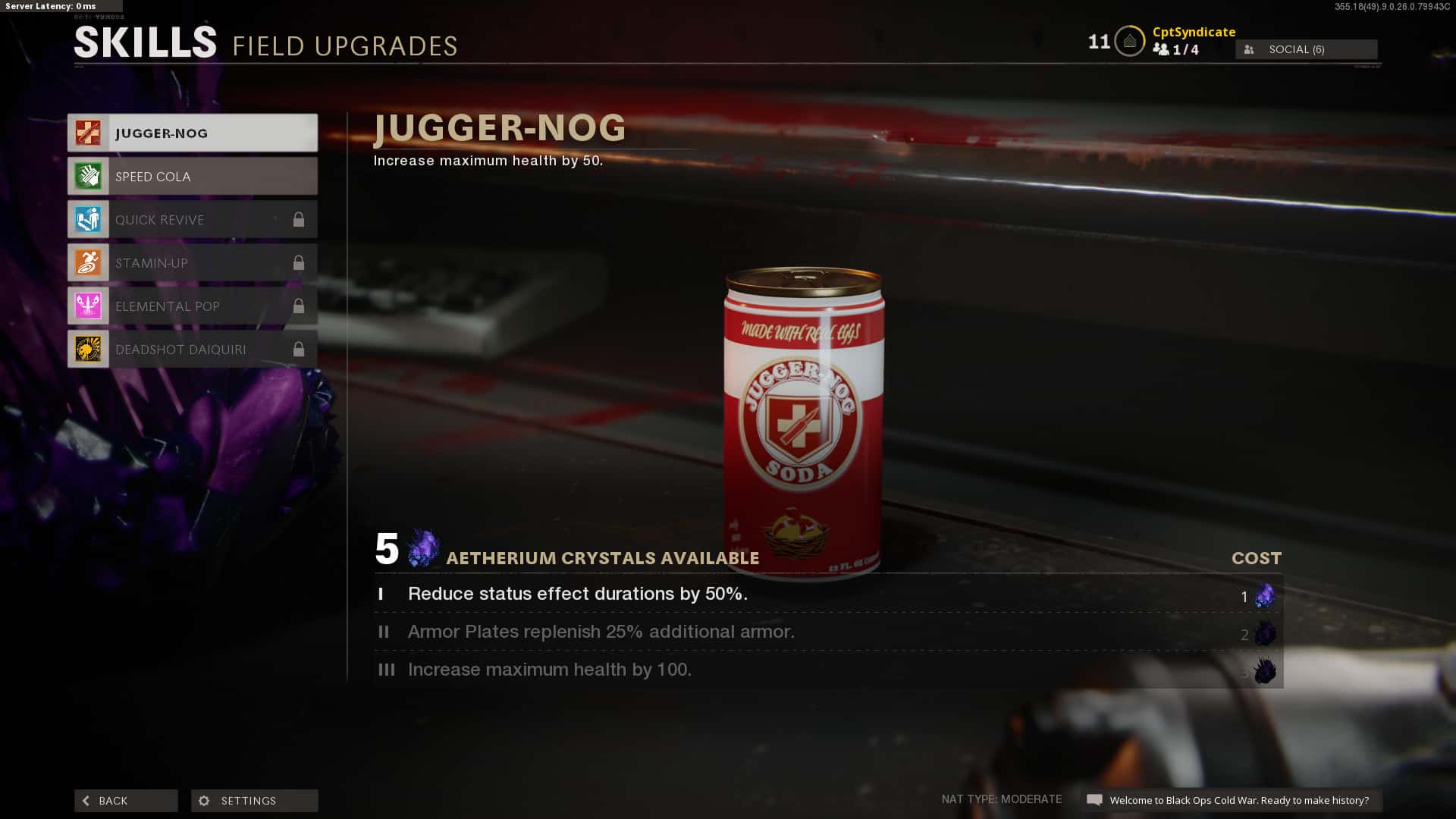Select the Jugger-Nog skill entry

click(193, 133)
